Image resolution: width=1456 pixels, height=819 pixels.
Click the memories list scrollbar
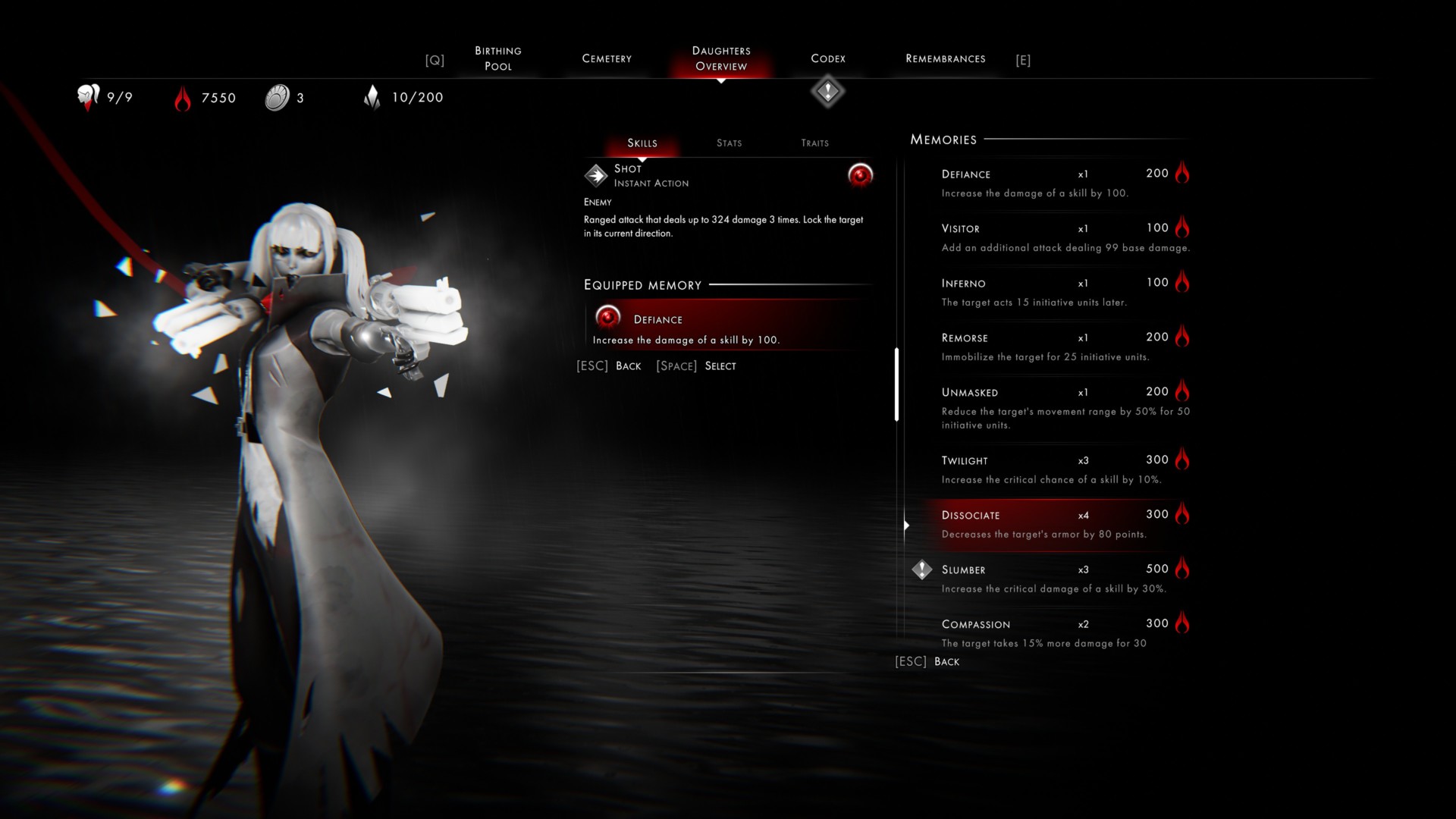coord(896,384)
